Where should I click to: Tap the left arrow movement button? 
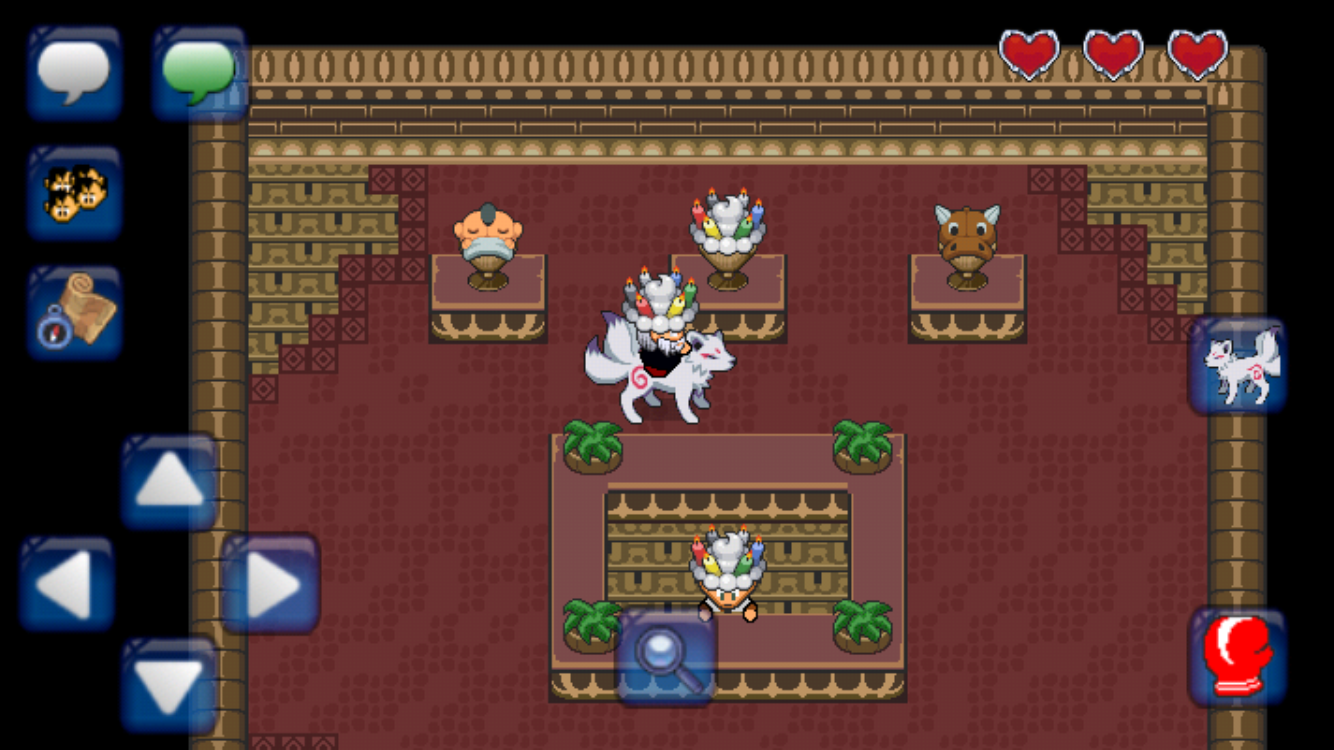click(67, 585)
